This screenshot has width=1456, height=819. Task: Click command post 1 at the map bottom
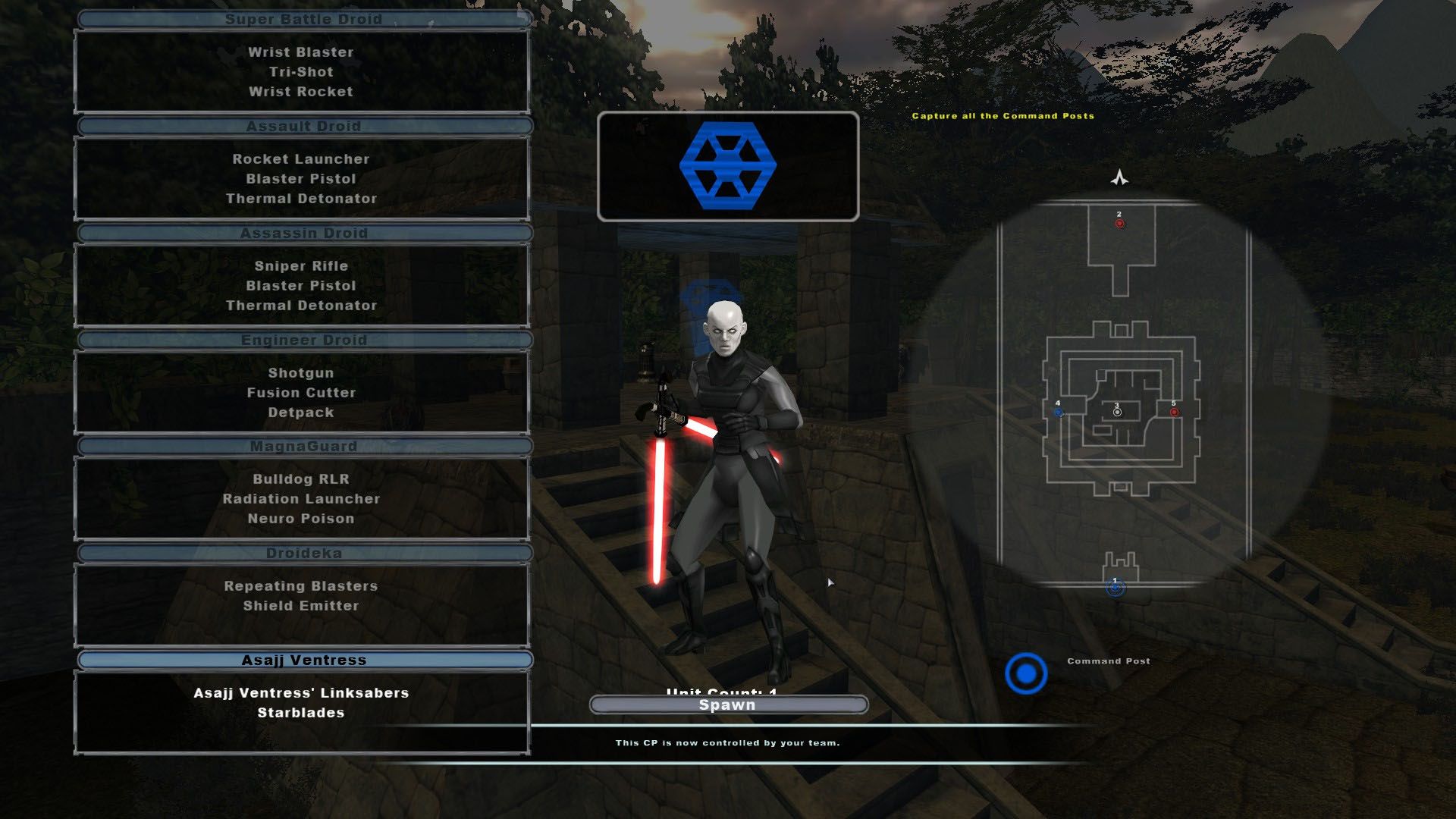[1115, 588]
